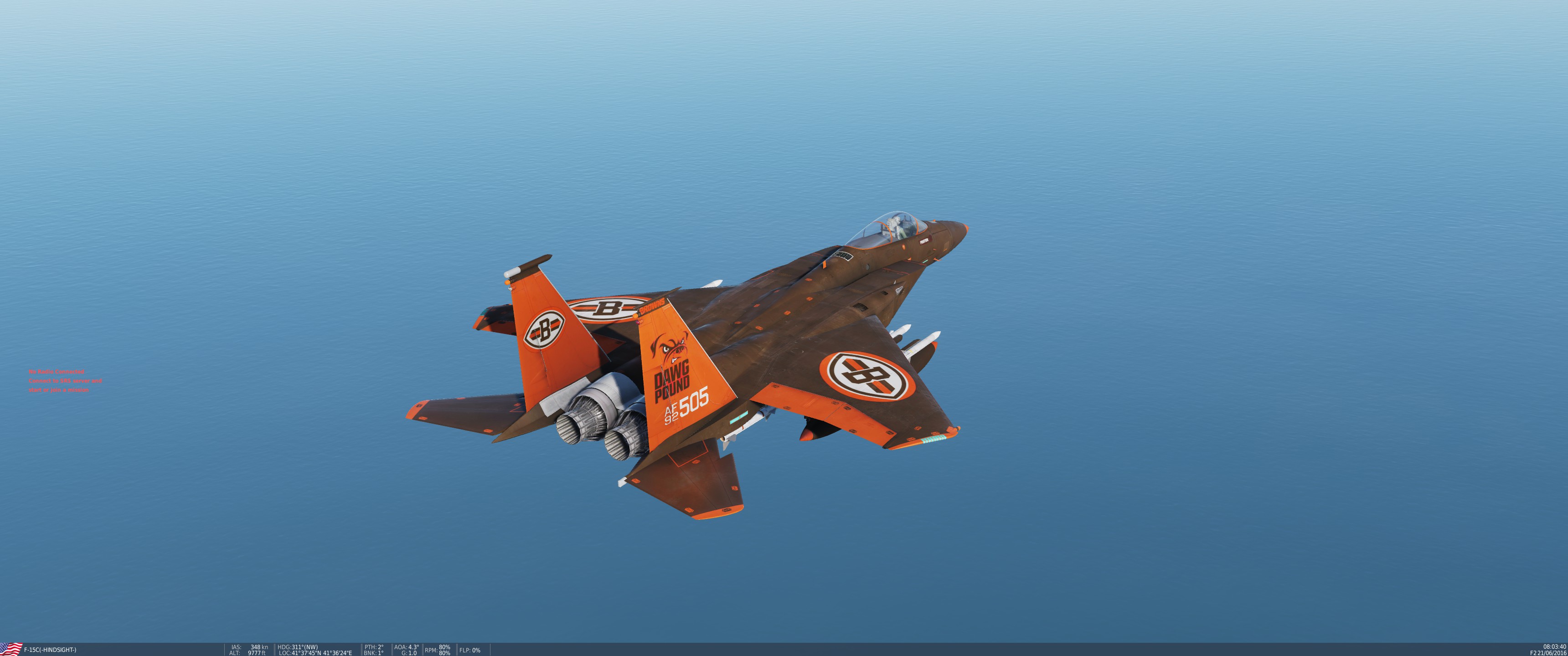The height and width of the screenshot is (656, 1568).
Task: Click the CROWNS text on the left tail
Action: (652, 306)
